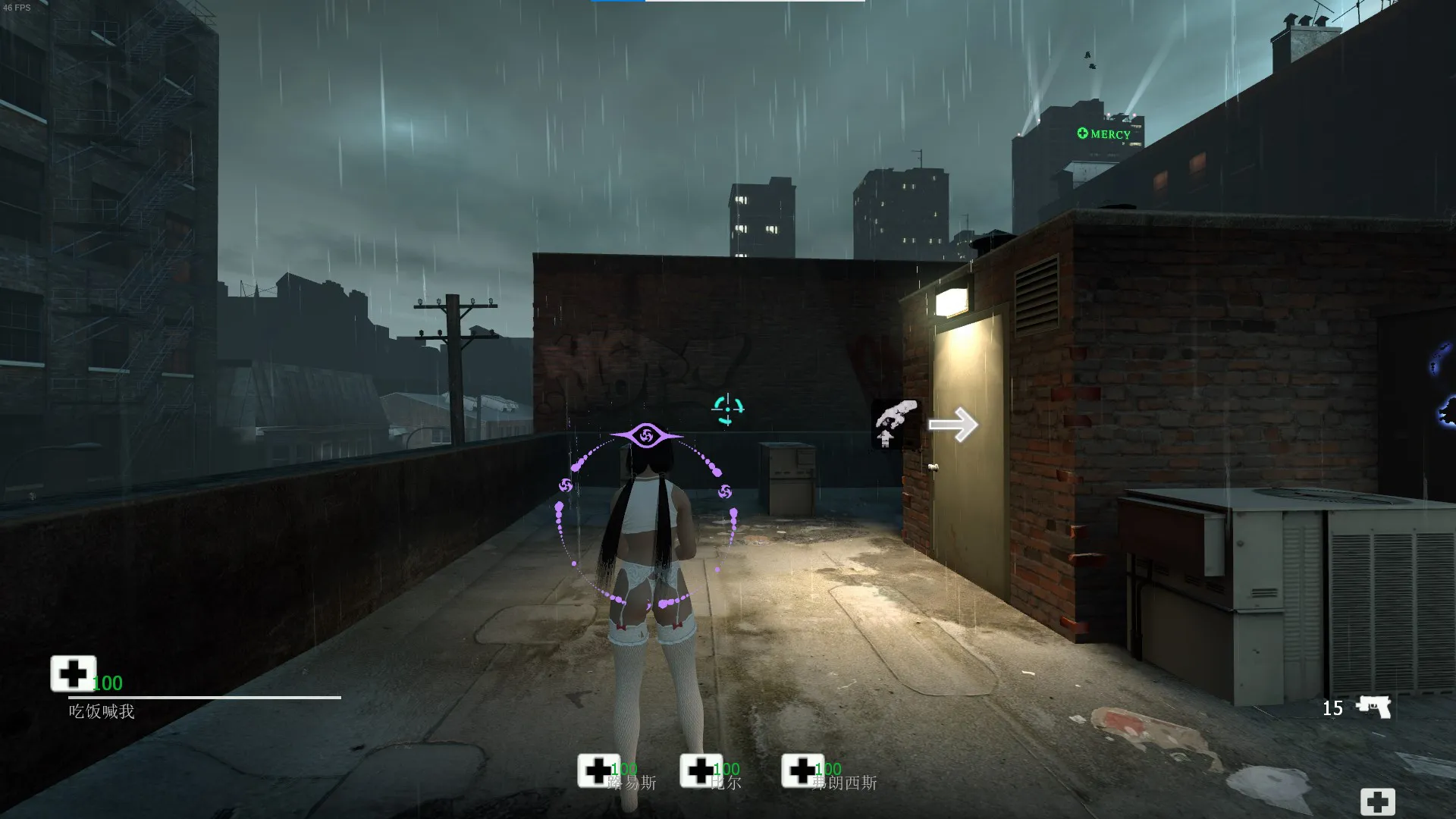Pick the first aid kit item slot

pos(1377,802)
